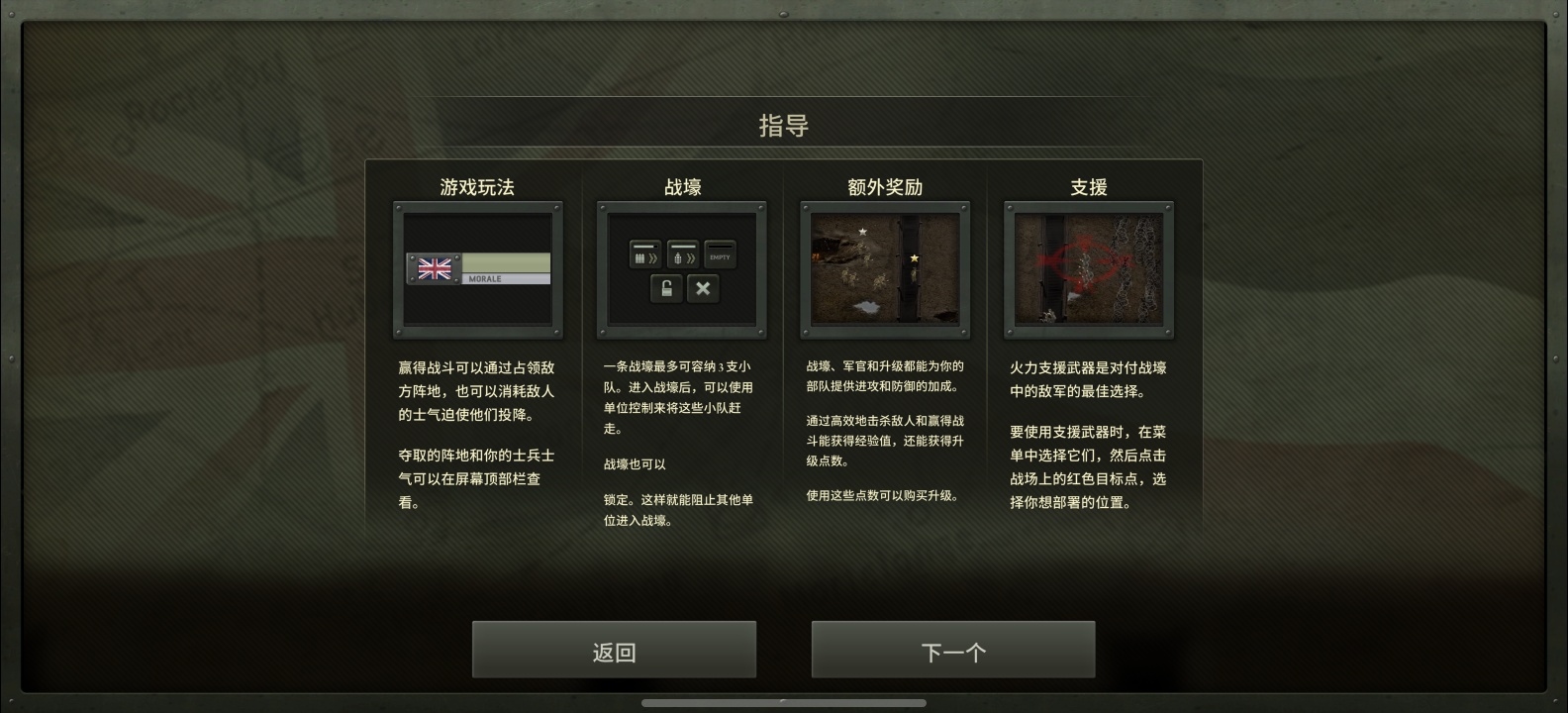Viewport: 1568px width, 713px height.
Task: Click the 下一个 button to continue
Action: (x=953, y=650)
